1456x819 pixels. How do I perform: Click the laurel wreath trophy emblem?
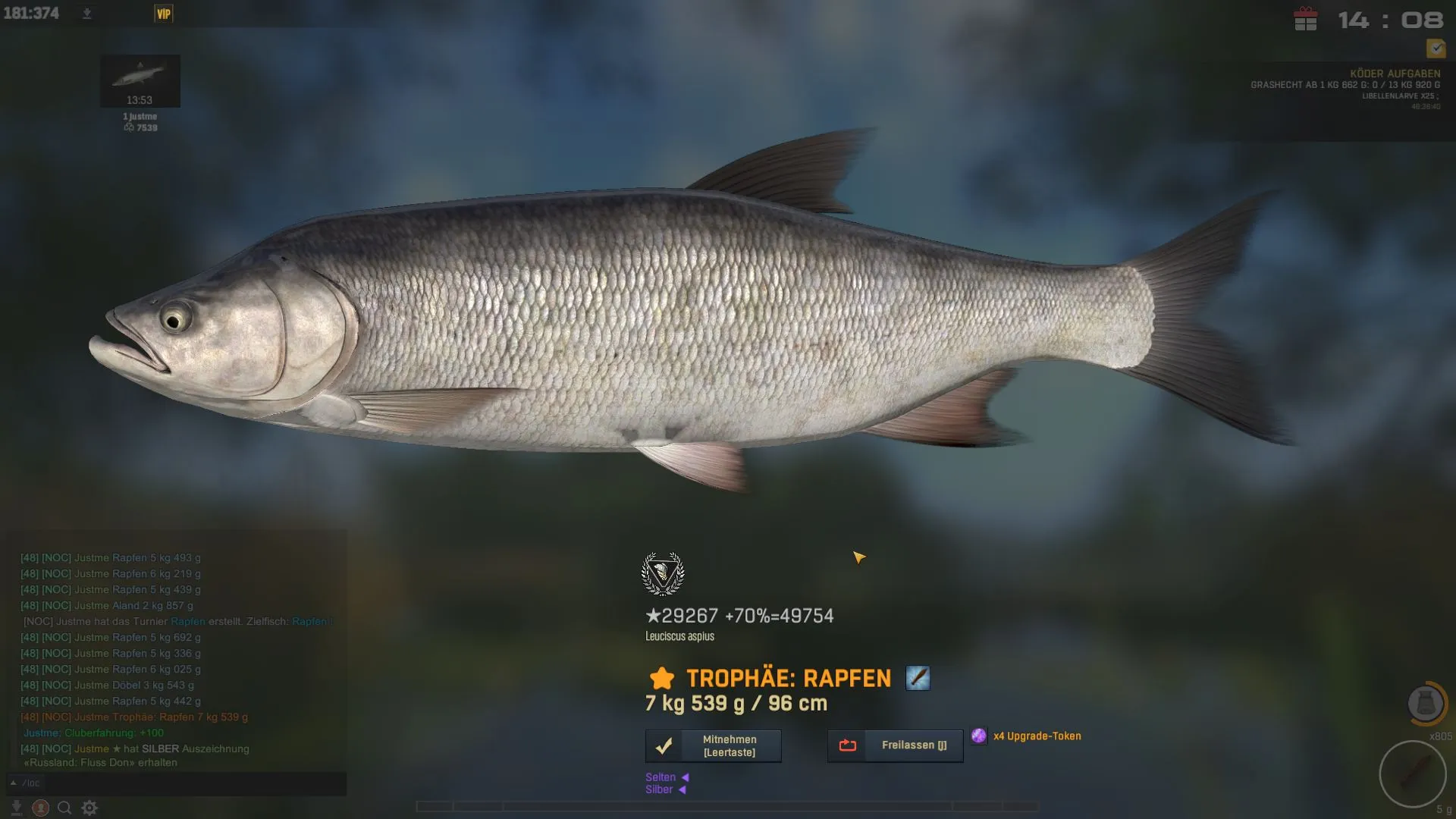pos(663,574)
